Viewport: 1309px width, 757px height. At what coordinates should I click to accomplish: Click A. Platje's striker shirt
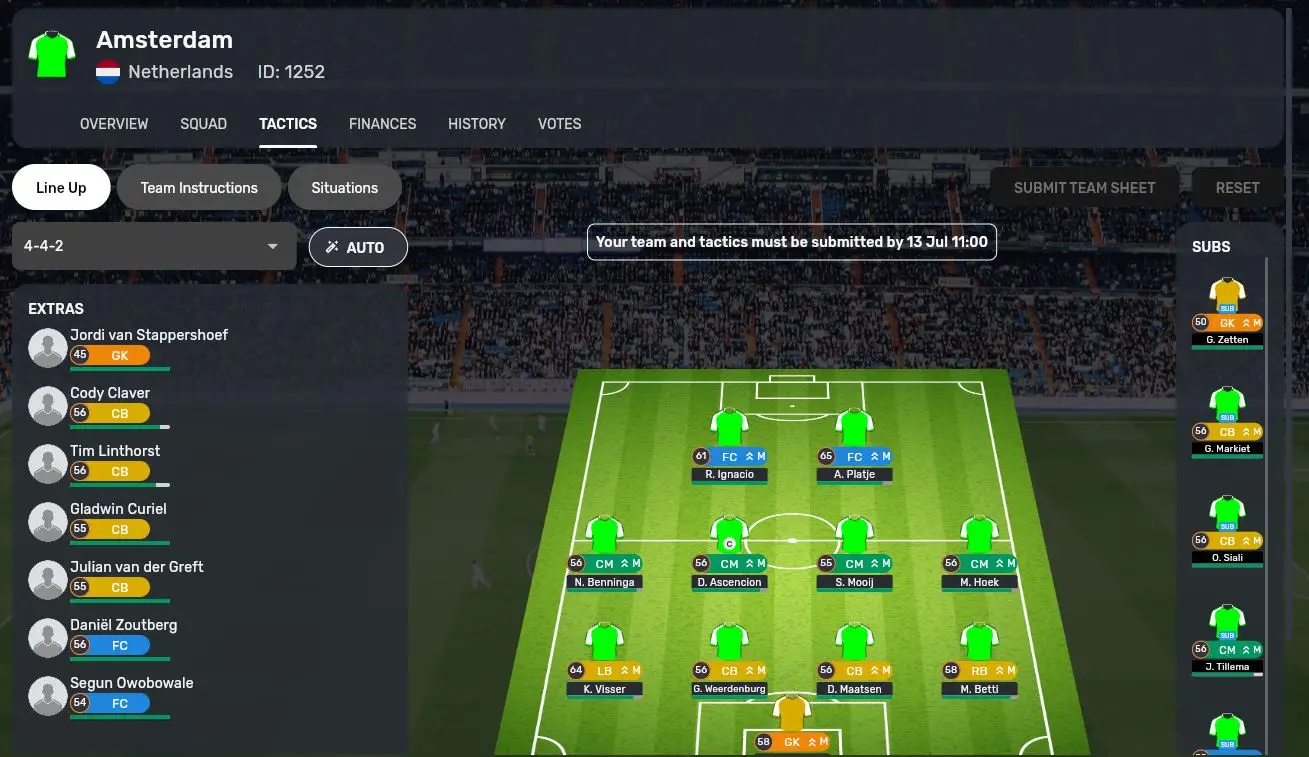(854, 427)
